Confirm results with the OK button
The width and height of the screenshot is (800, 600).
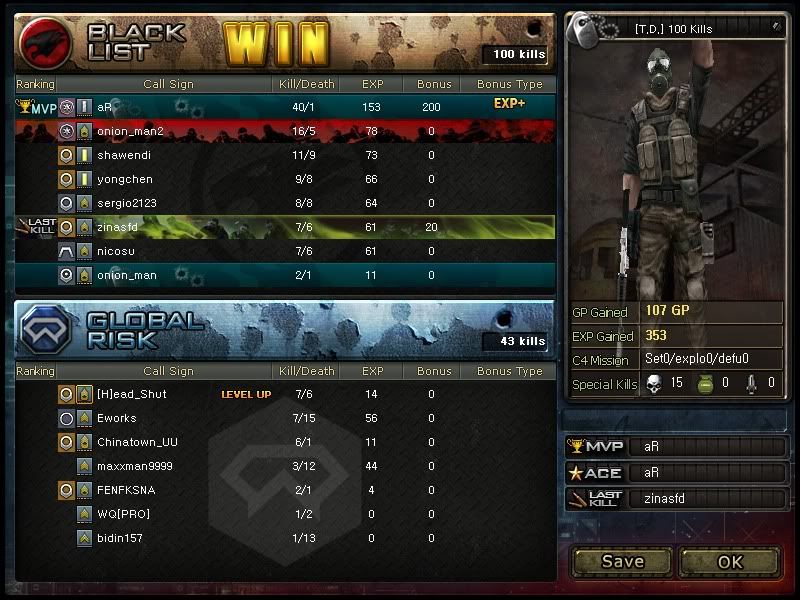(730, 561)
